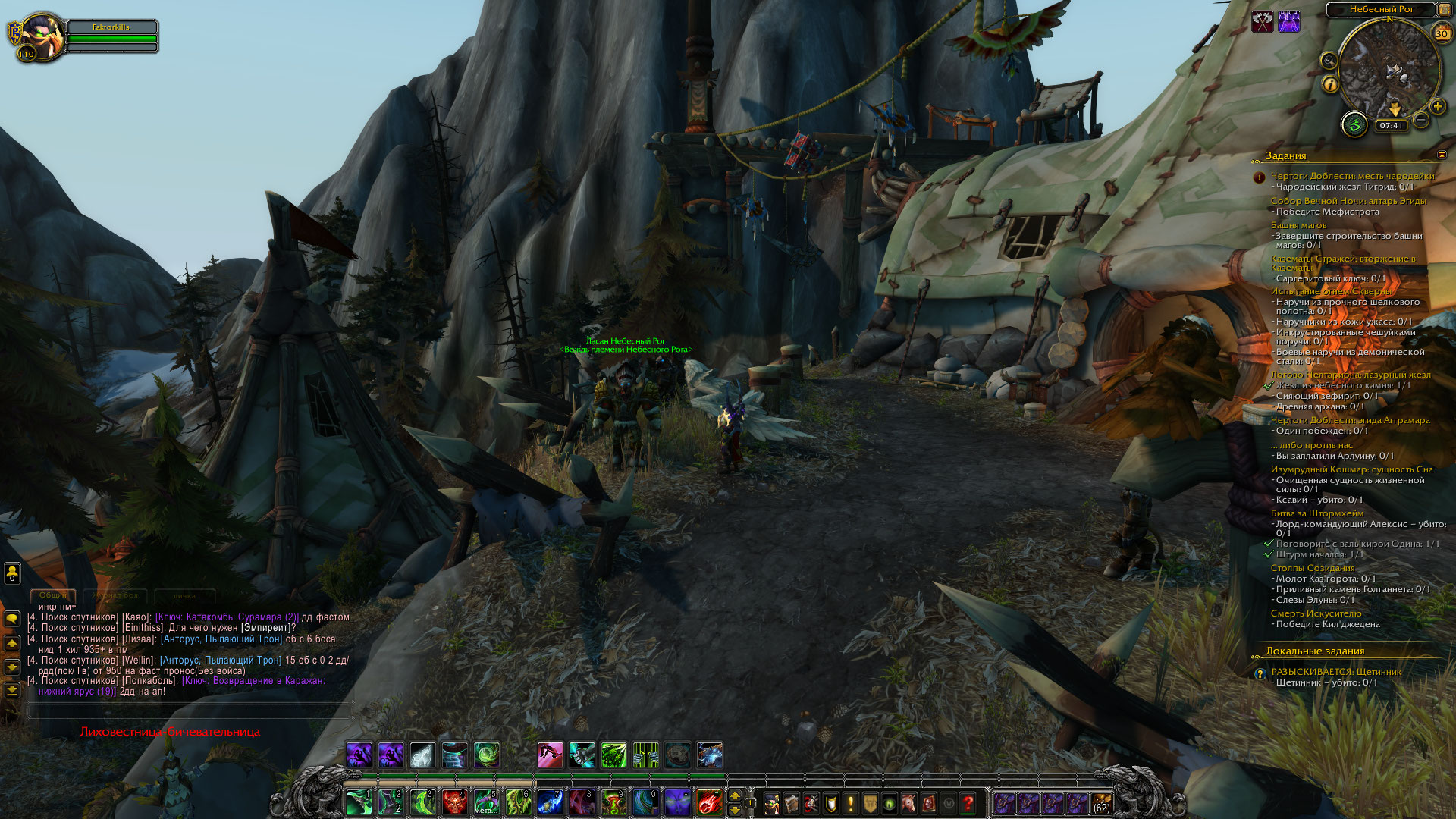Activate the red demon face ability
This screenshot has height=819, width=1456.
[455, 802]
